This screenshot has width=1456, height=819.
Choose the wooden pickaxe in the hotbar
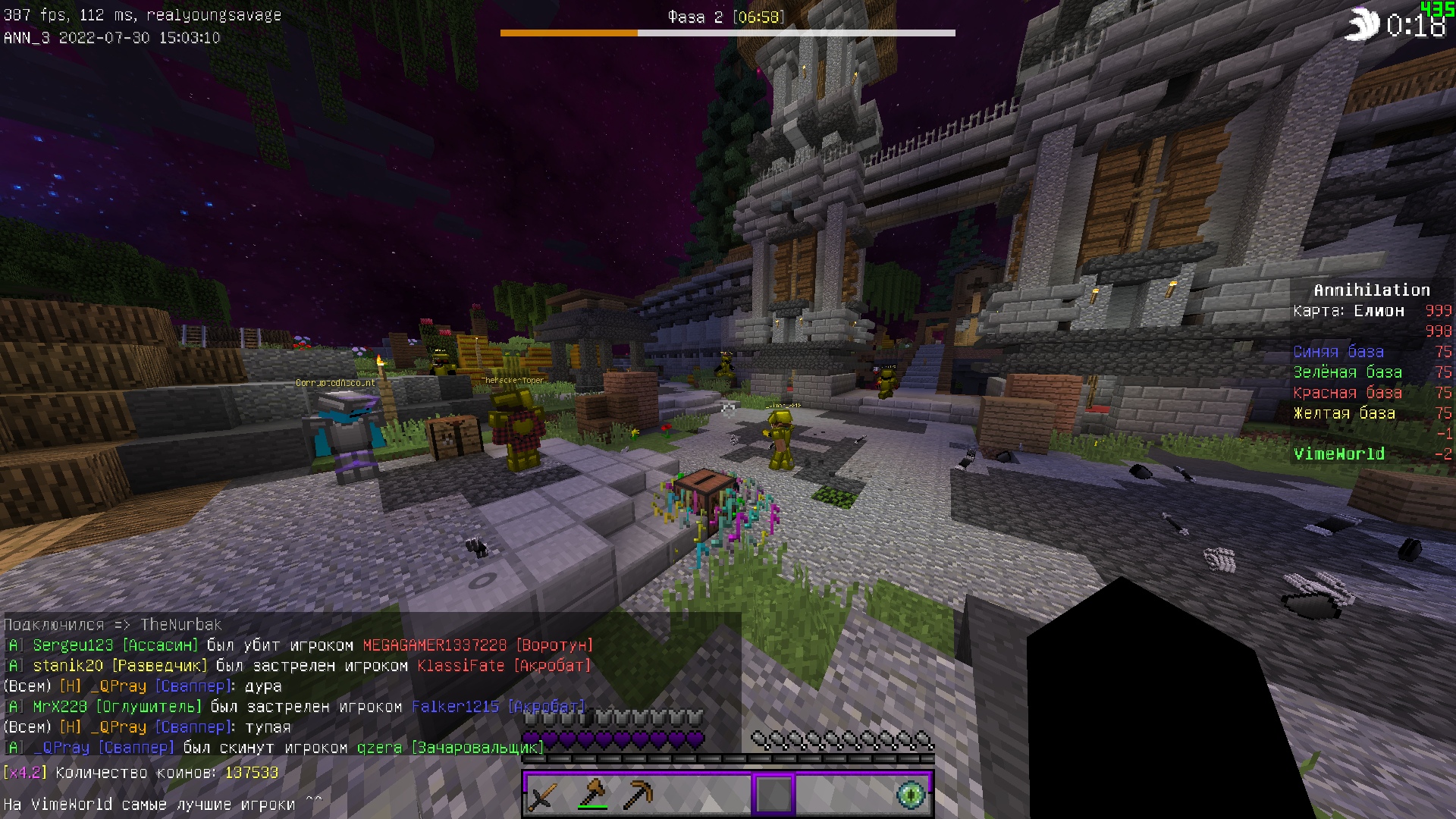(637, 794)
